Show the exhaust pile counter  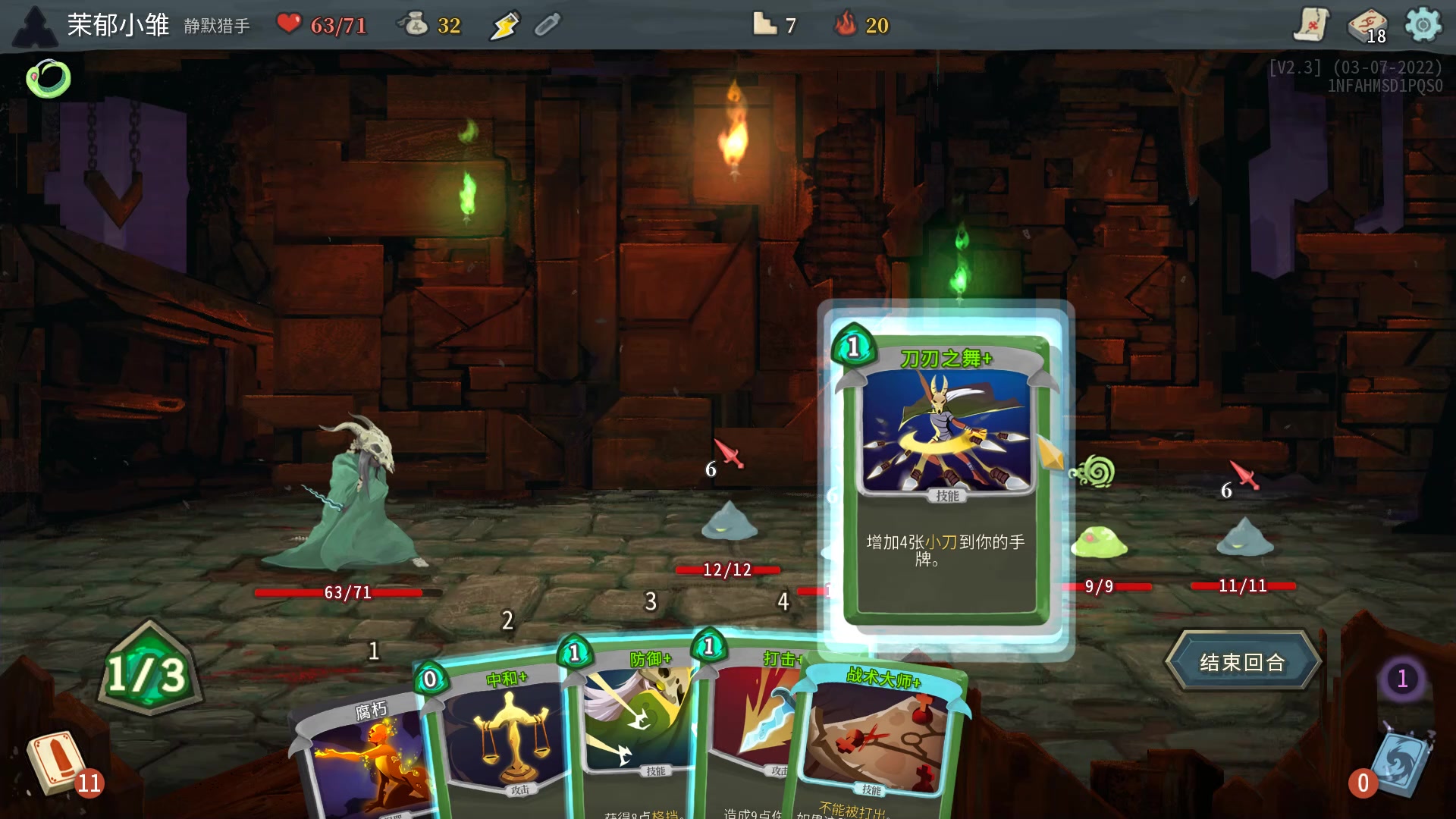(x=1402, y=678)
